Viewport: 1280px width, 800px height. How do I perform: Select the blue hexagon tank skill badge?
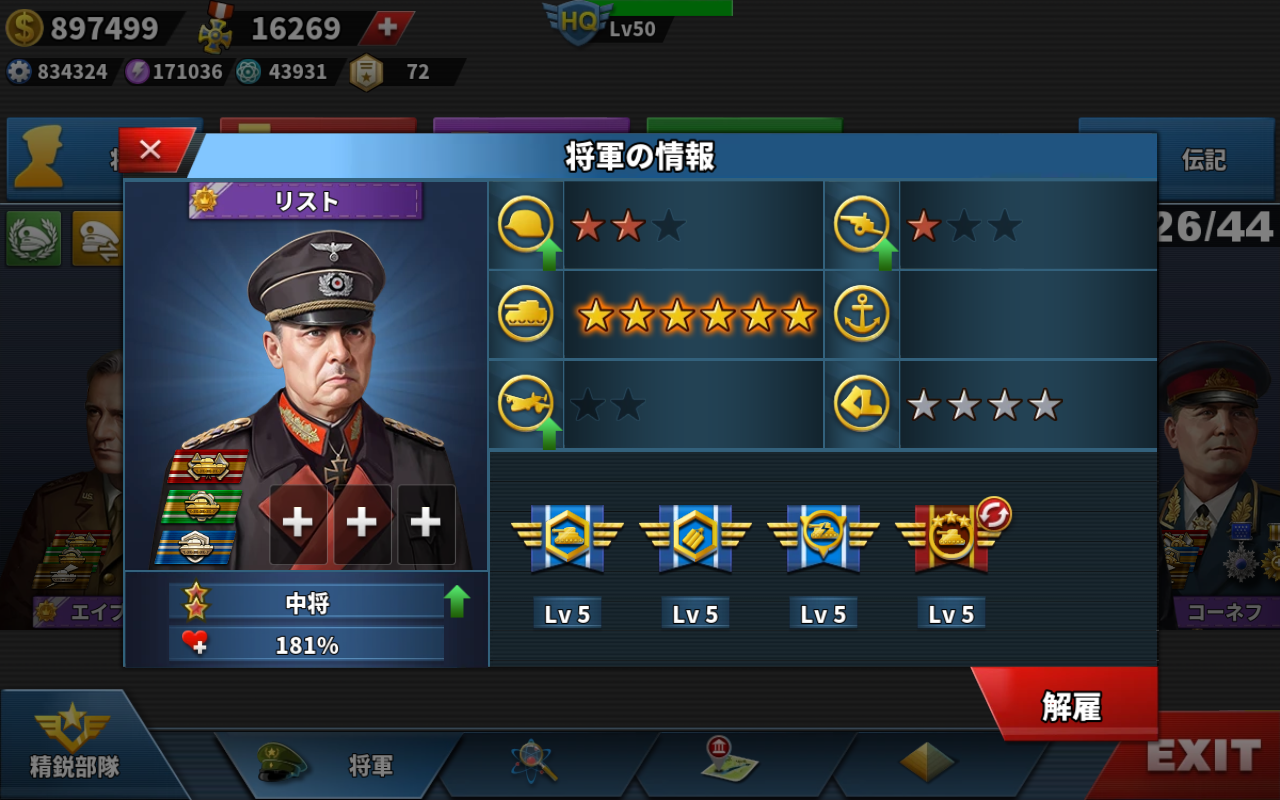[567, 538]
